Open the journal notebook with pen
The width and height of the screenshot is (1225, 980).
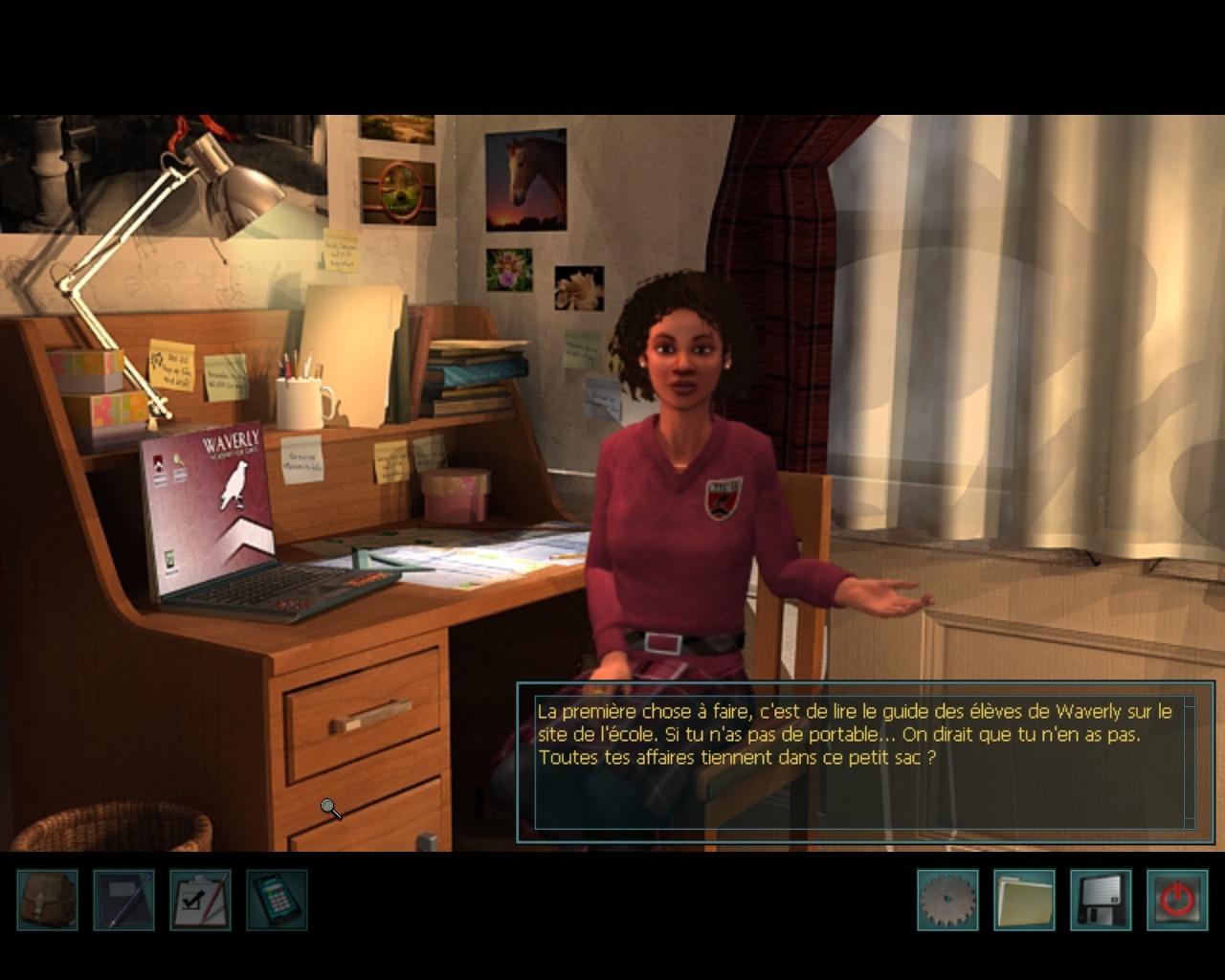124,900
